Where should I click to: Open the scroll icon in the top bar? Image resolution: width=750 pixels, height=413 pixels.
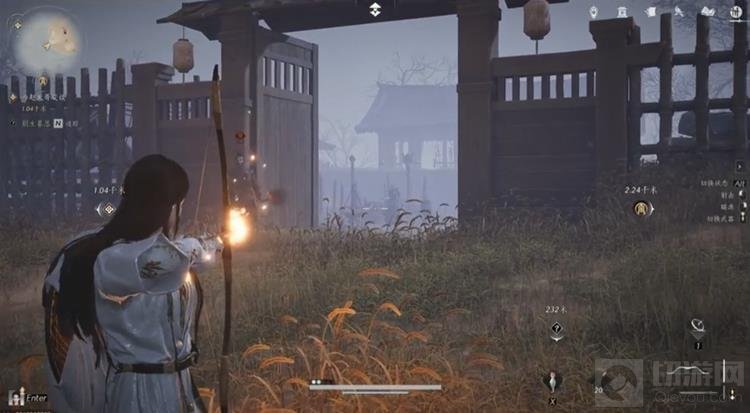point(650,12)
